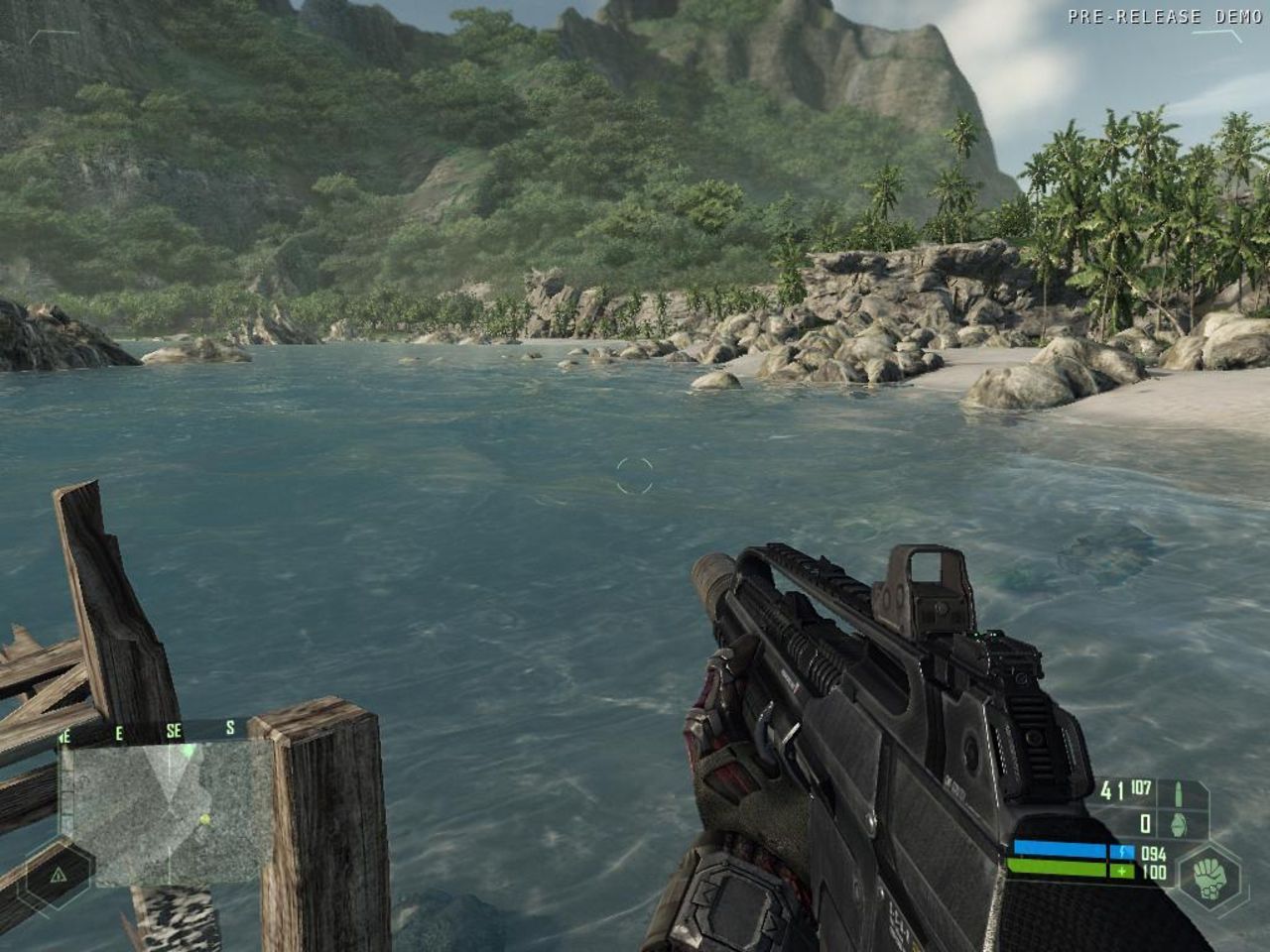Click the ammo count reading 41
The width and height of the screenshot is (1270, 952).
(1110, 788)
